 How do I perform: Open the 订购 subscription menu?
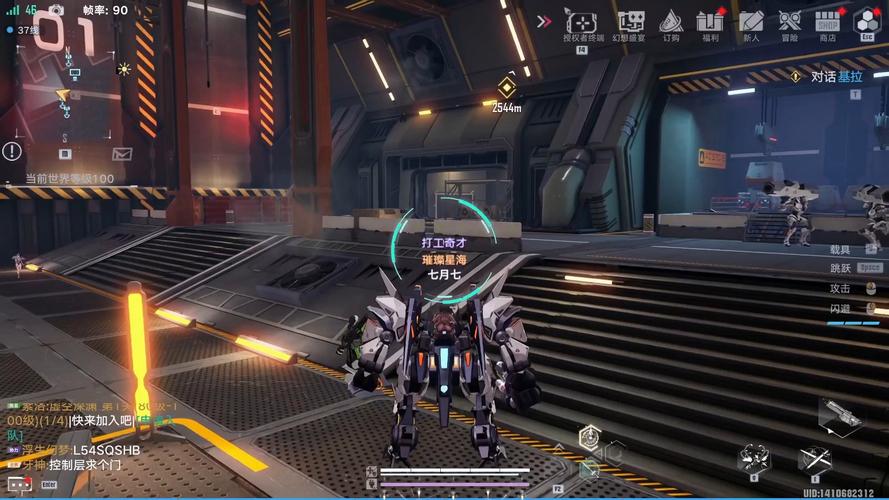(x=670, y=22)
